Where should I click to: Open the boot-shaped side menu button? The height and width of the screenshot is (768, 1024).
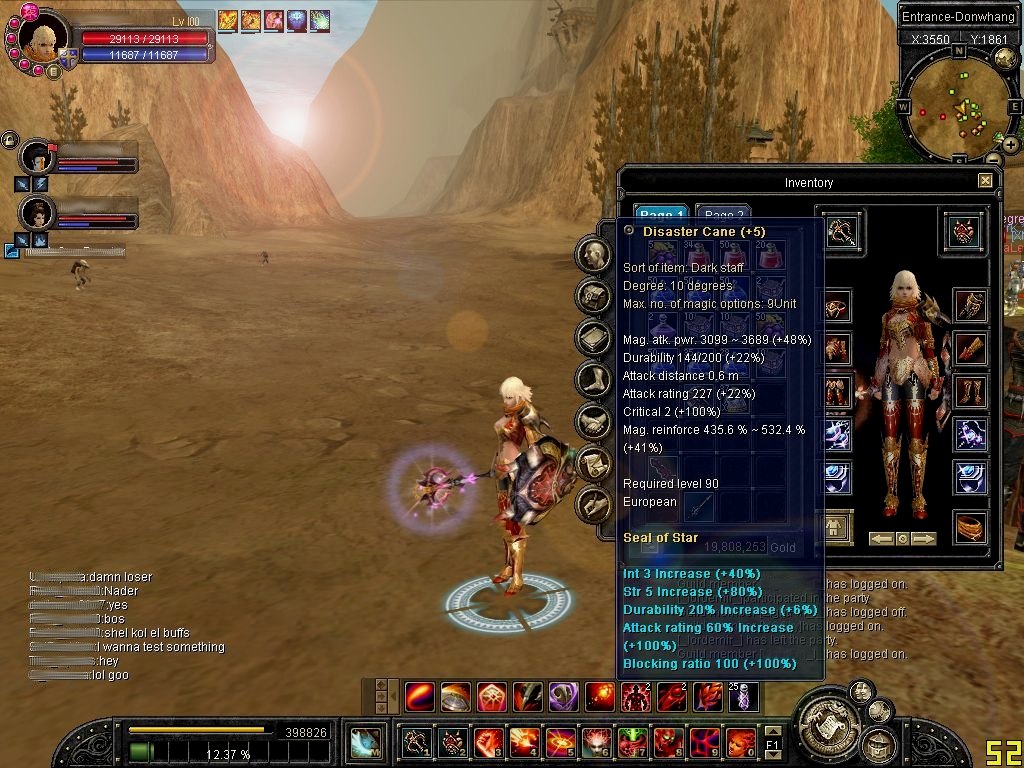click(594, 380)
